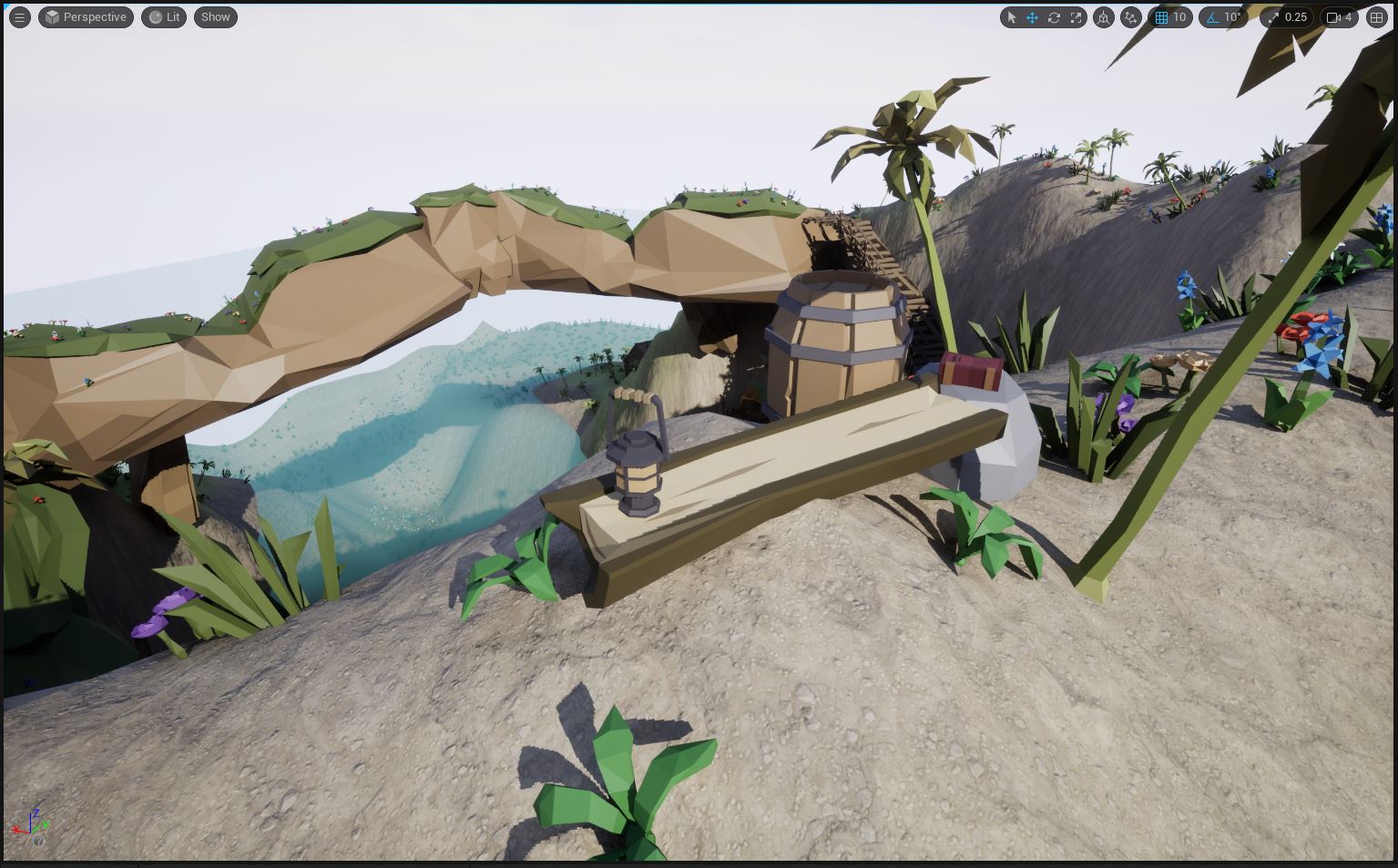Click the maximize viewport layout icon
The width and height of the screenshot is (1398, 868).
pyautogui.click(x=1376, y=16)
